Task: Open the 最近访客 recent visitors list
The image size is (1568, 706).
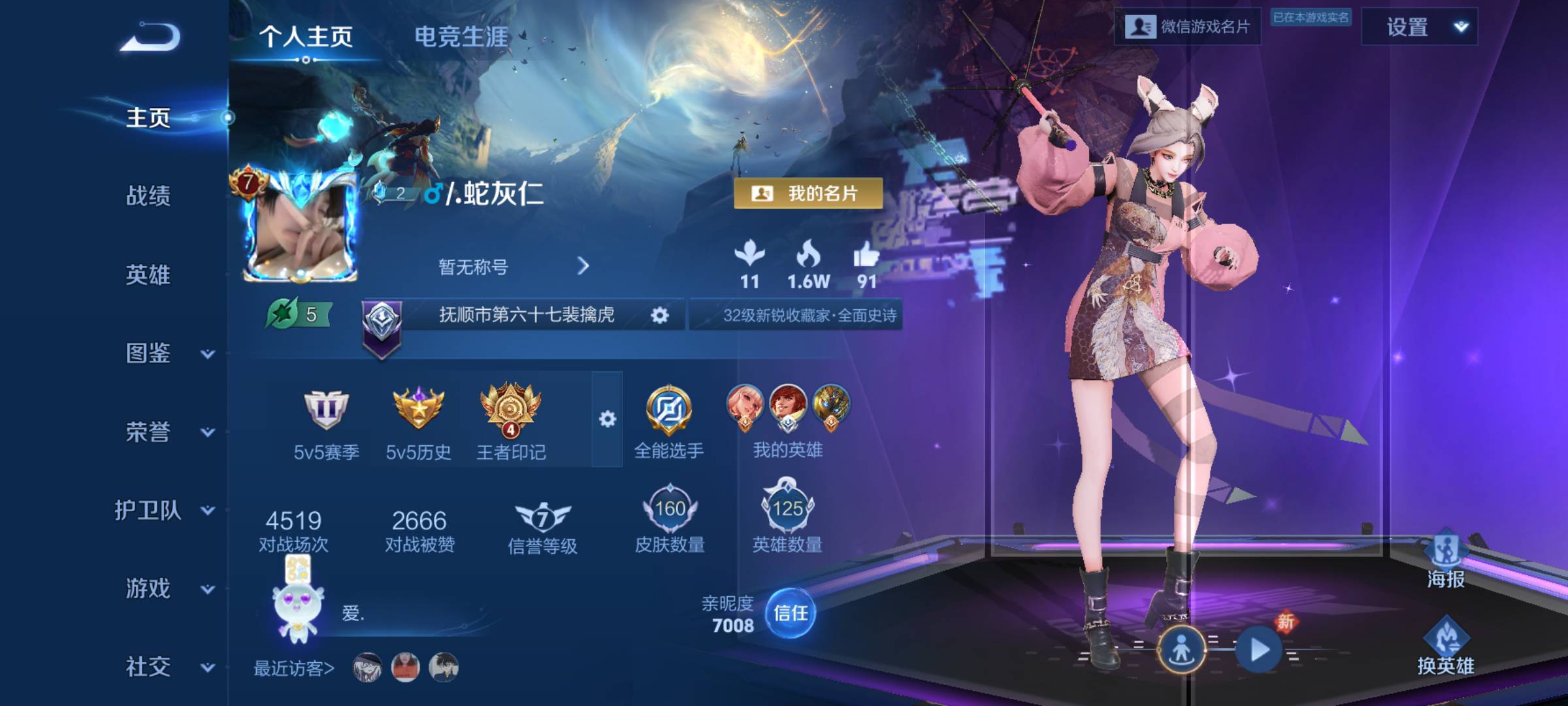Action: pos(294,668)
